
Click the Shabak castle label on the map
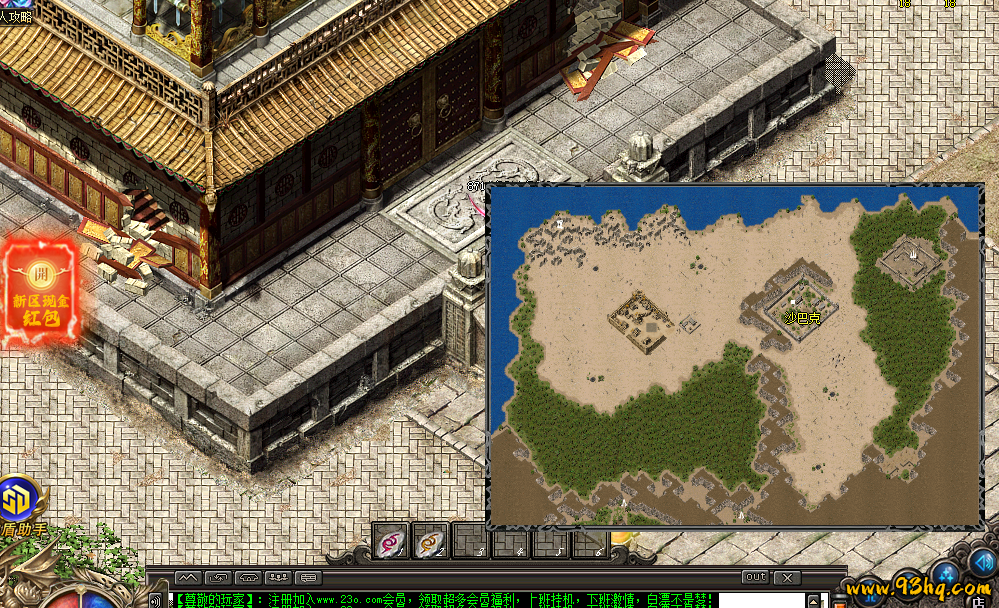[802, 318]
